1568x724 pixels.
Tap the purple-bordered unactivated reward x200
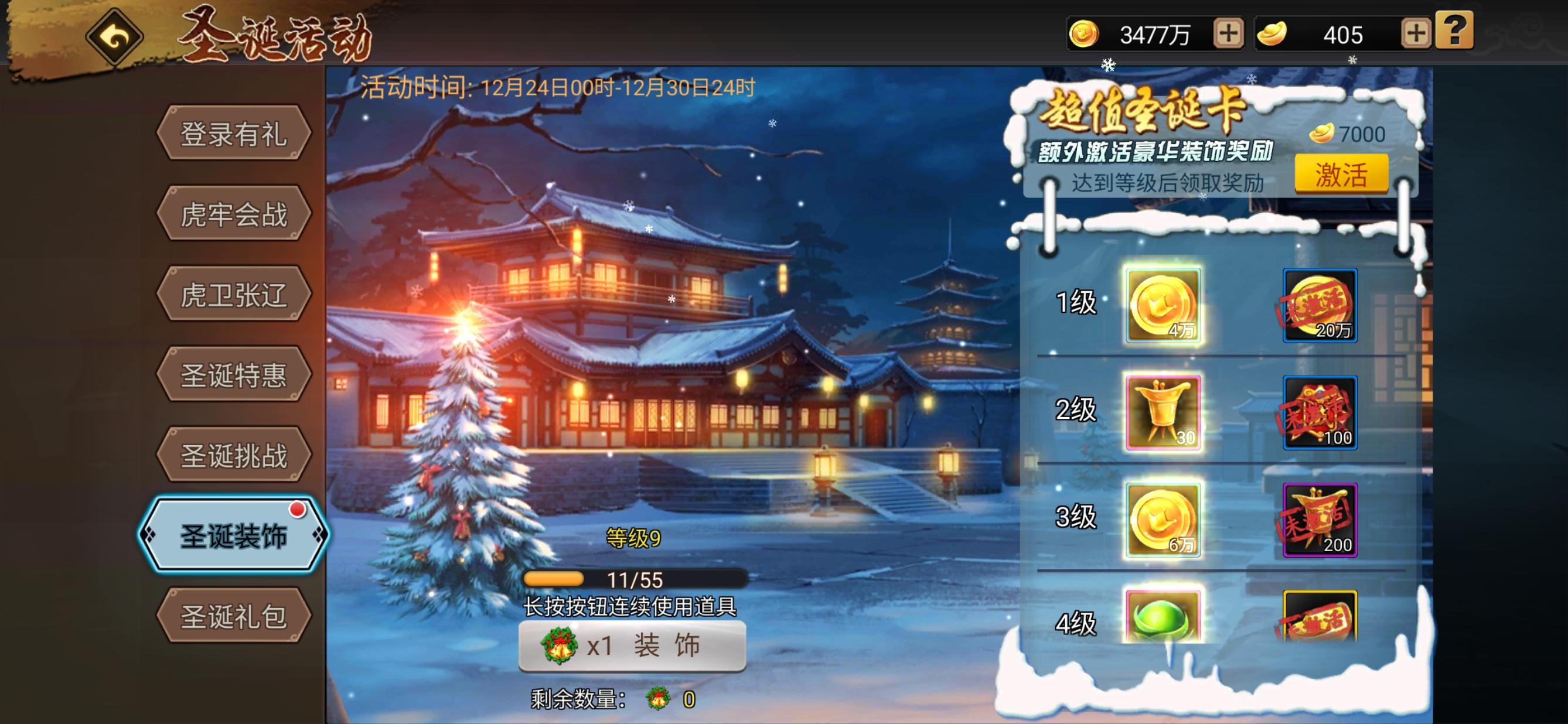(1319, 522)
